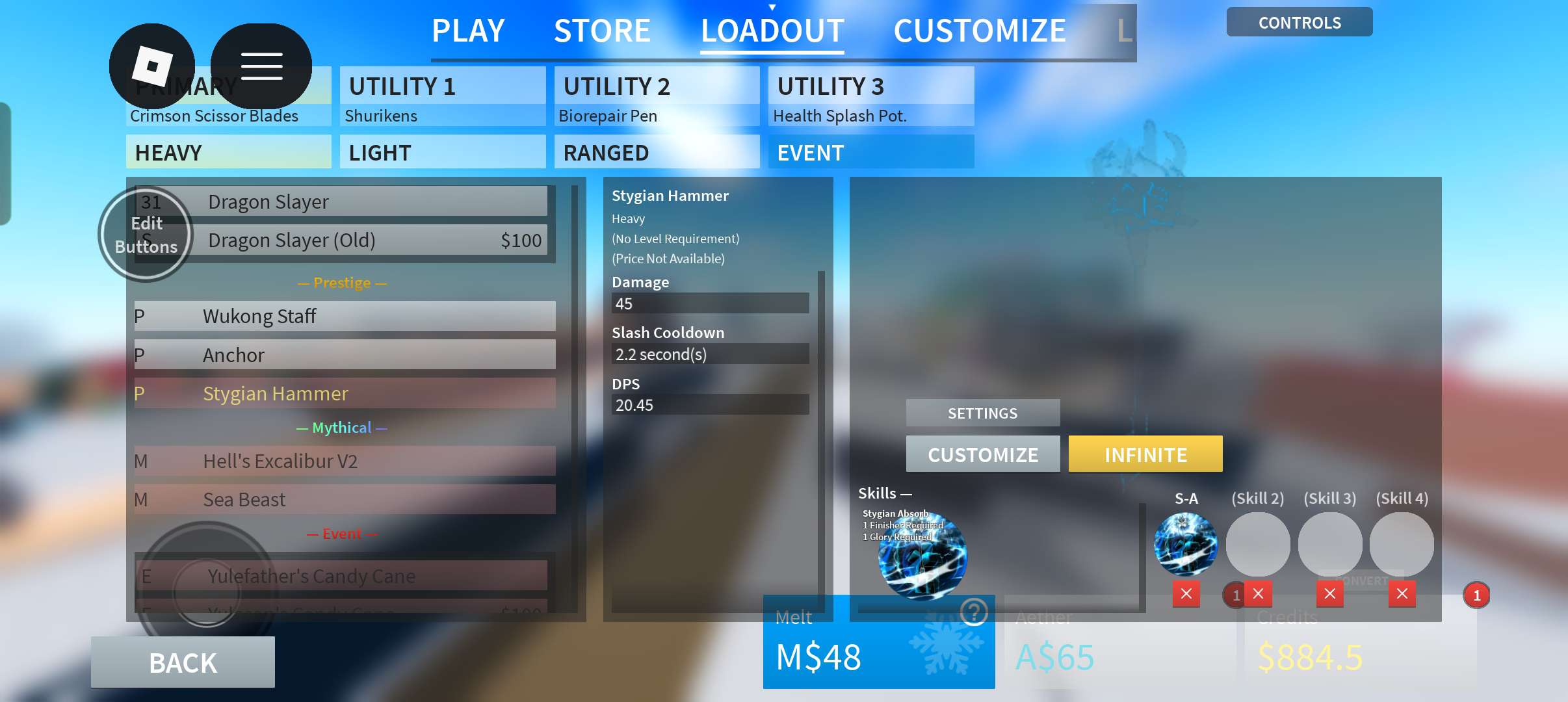Remove Skill 2 using its red X
The width and height of the screenshot is (1568, 702).
point(1258,593)
